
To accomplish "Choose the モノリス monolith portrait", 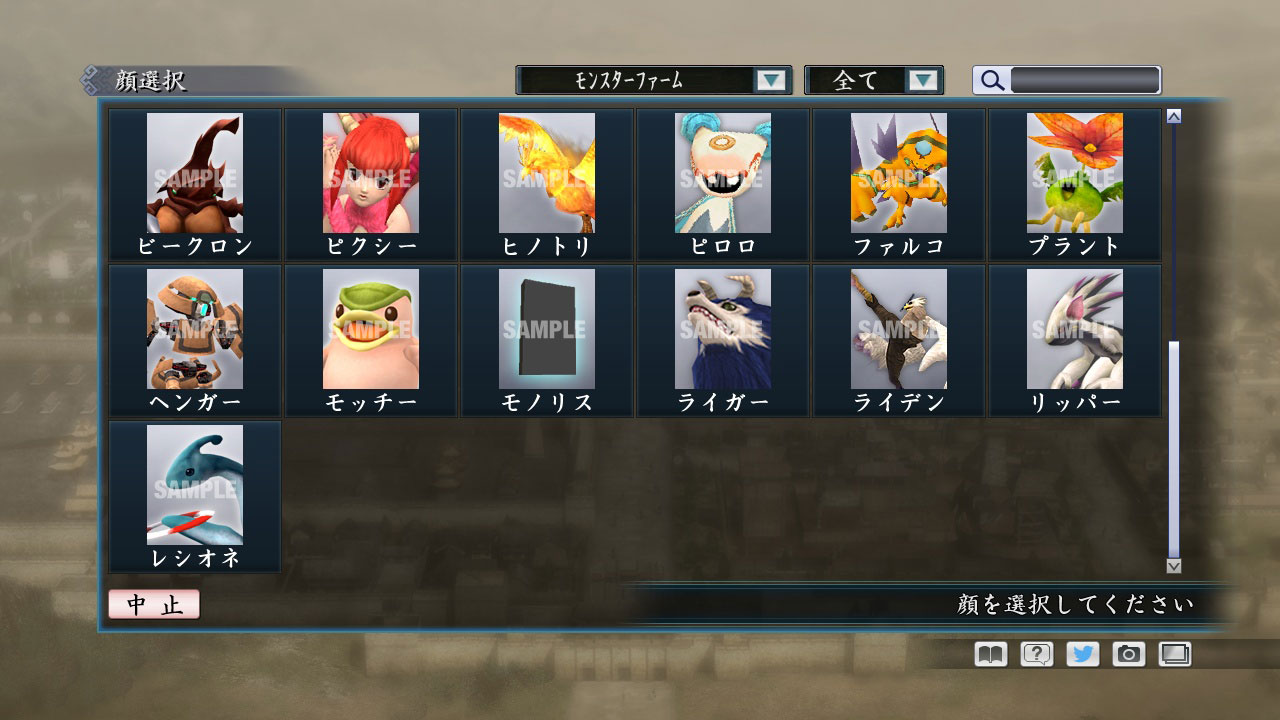I will click(546, 330).
